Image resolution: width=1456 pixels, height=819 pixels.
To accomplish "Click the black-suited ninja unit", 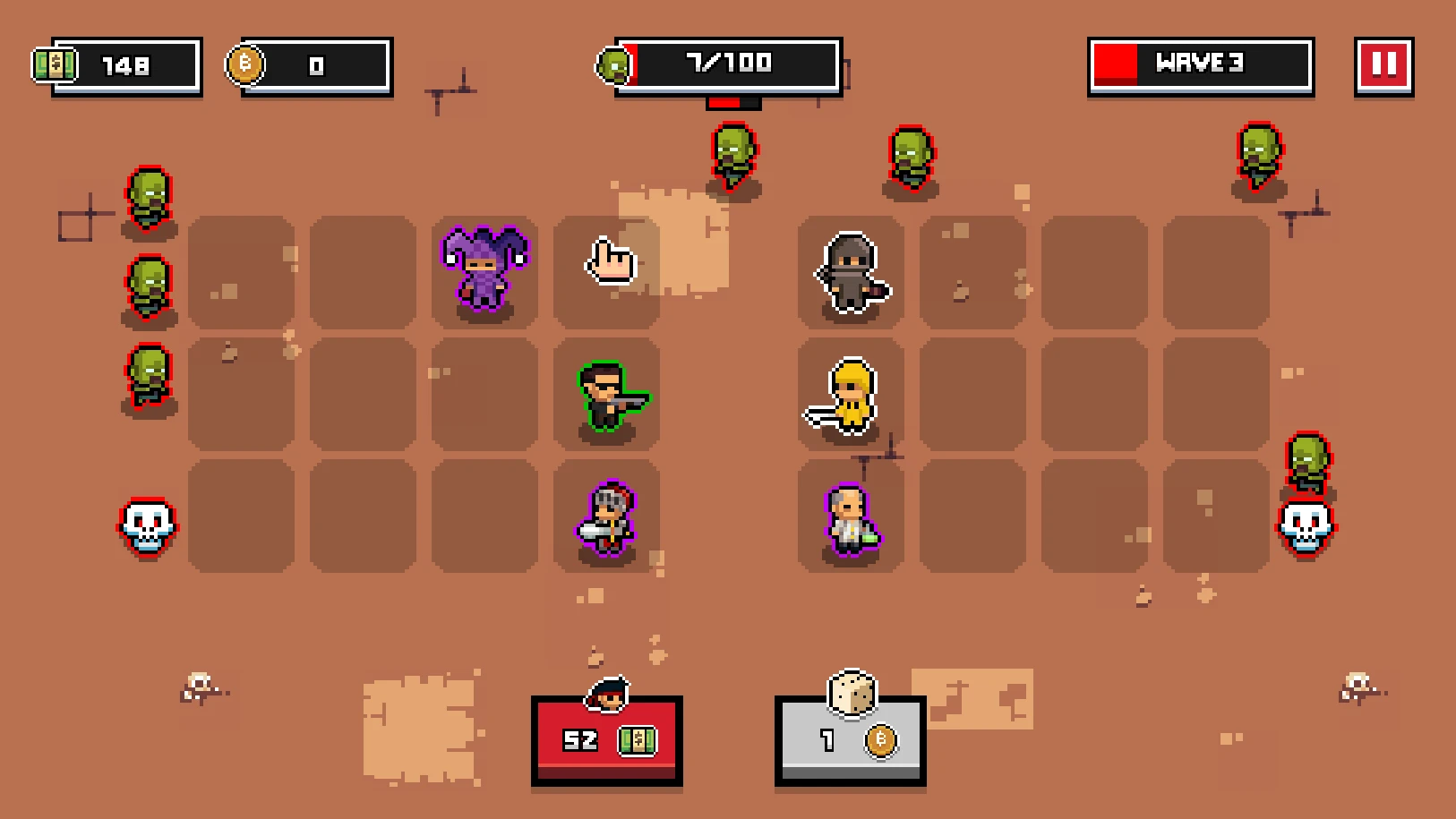I will pyautogui.click(x=851, y=273).
